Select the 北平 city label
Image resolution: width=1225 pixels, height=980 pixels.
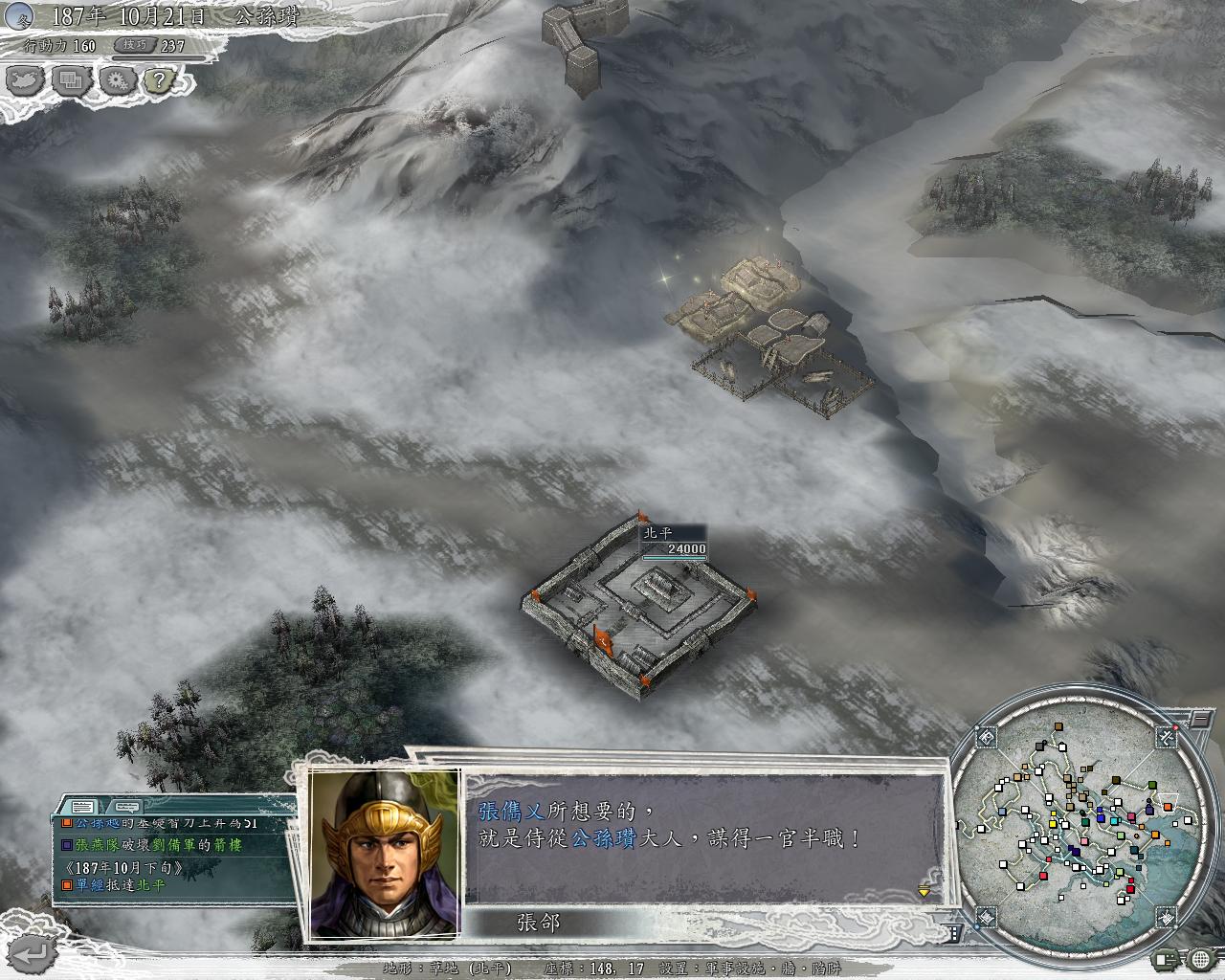click(658, 533)
